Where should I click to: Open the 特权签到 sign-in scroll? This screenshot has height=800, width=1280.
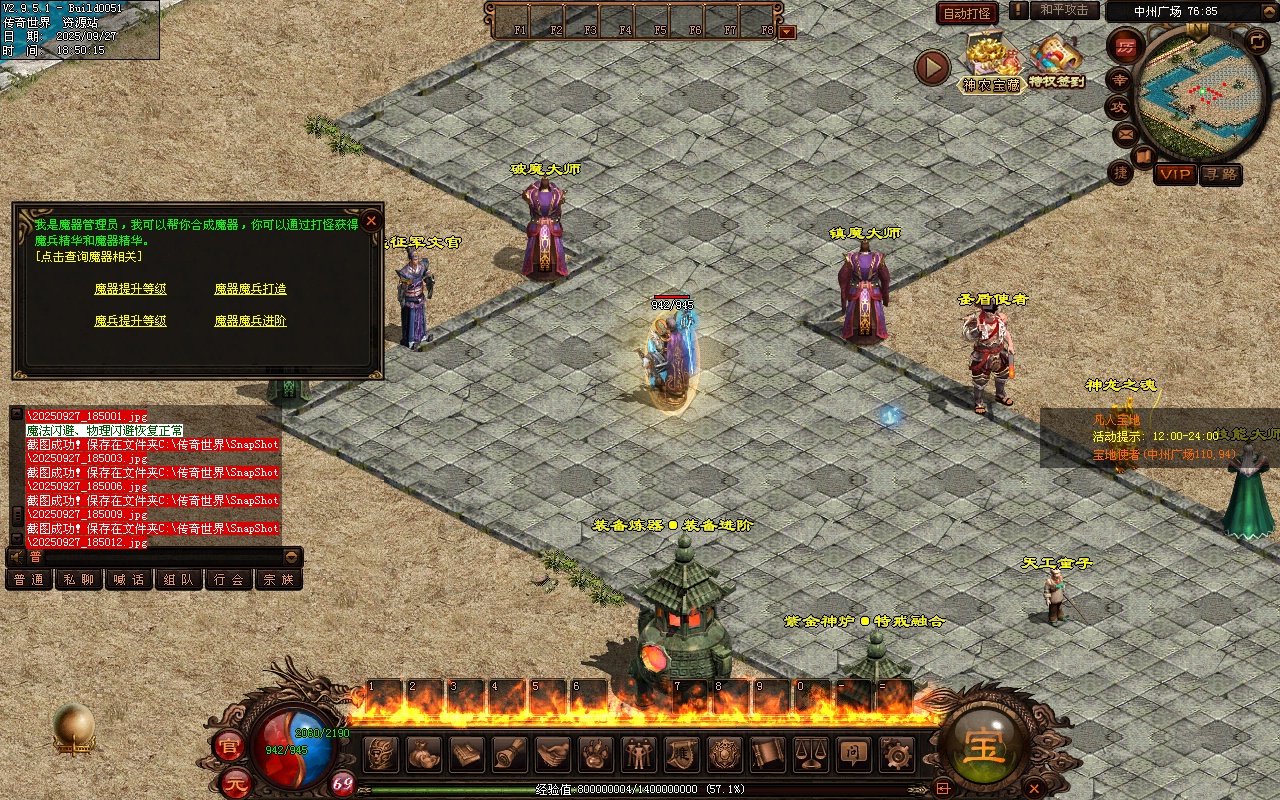point(1058,62)
